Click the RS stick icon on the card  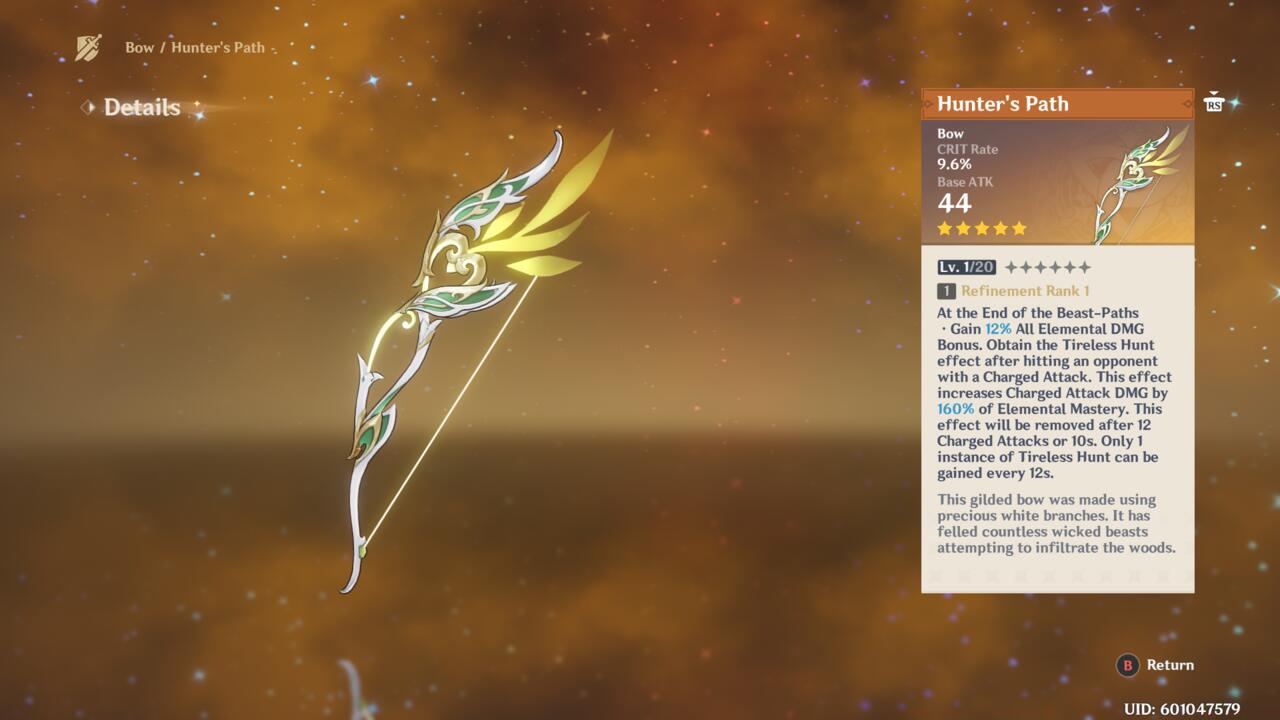pyautogui.click(x=1214, y=105)
